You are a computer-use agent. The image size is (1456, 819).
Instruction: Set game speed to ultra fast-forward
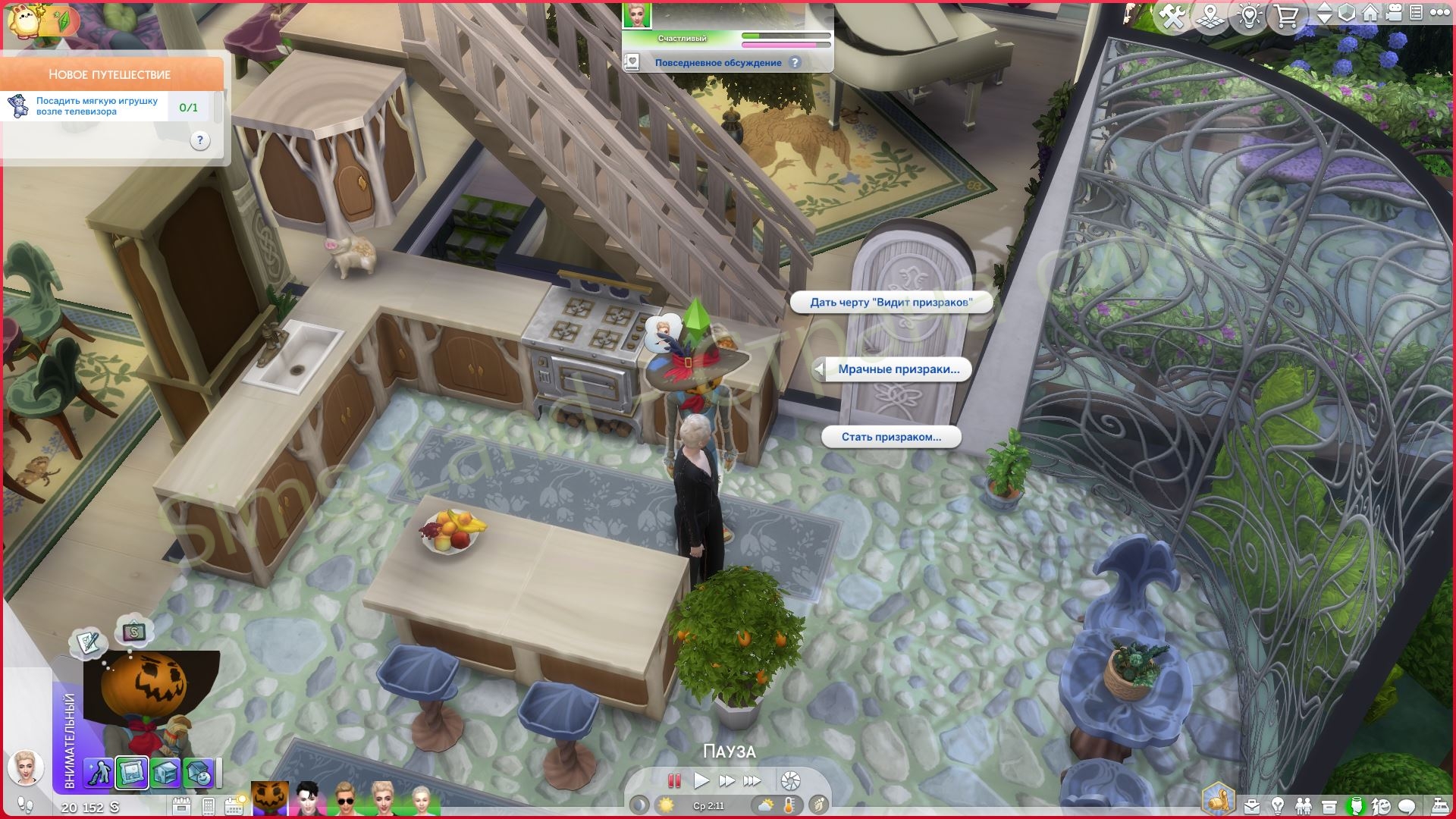coord(752,780)
